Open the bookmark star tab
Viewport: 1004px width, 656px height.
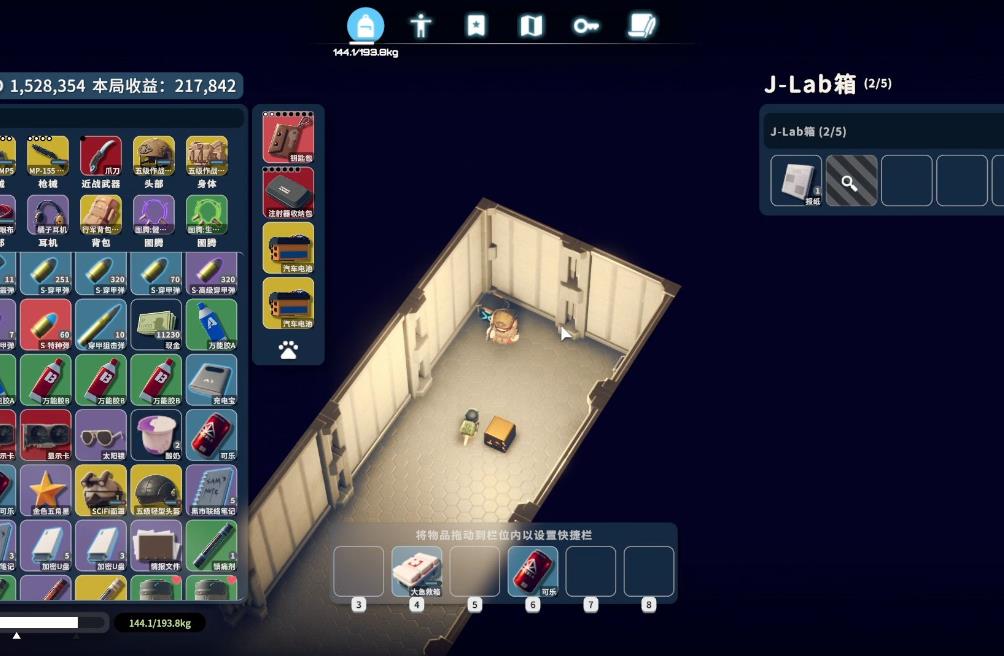(x=476, y=26)
